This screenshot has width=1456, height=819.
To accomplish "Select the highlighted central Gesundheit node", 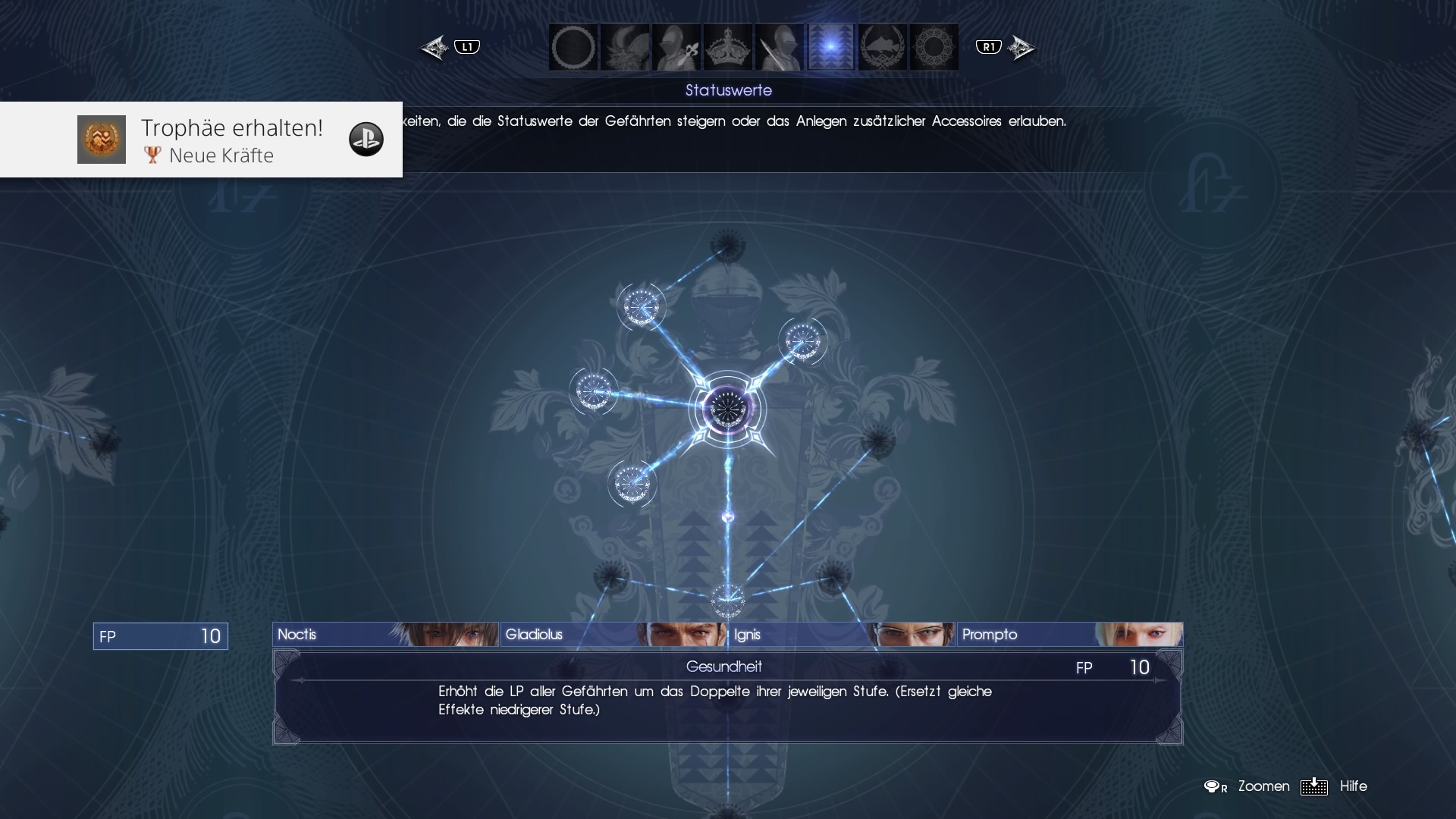I will tap(727, 409).
